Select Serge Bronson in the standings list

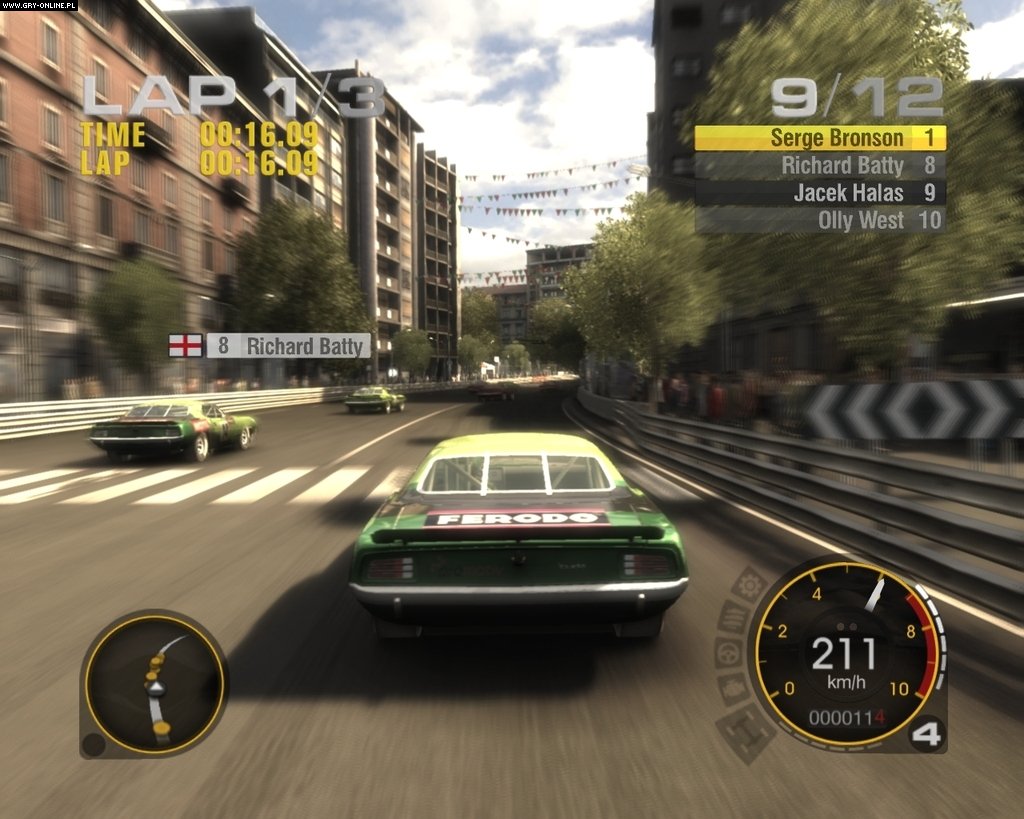(820, 138)
